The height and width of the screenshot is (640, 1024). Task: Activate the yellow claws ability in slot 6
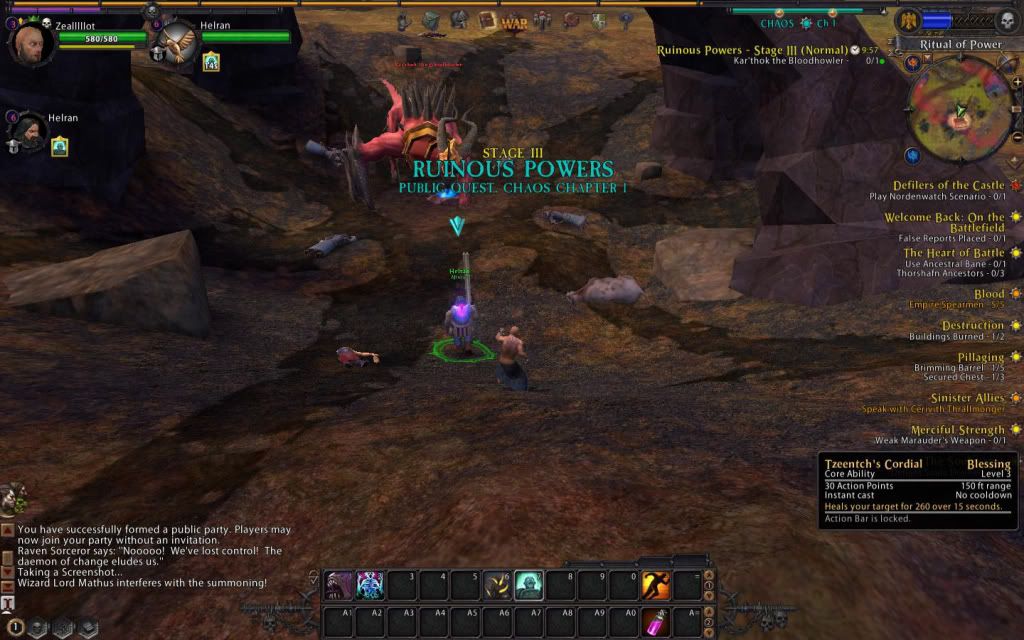click(x=497, y=585)
